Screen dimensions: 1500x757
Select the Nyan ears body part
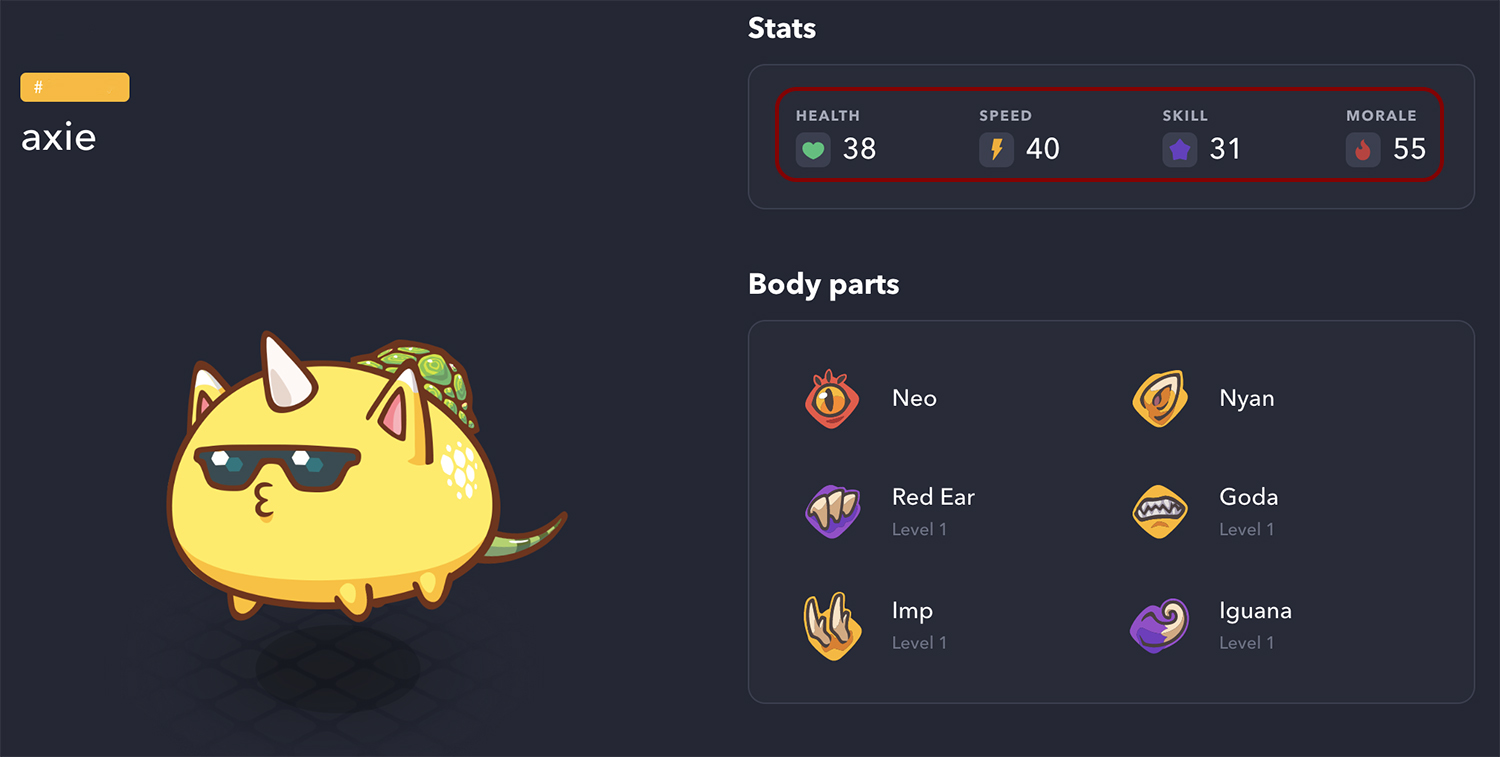click(x=1246, y=398)
